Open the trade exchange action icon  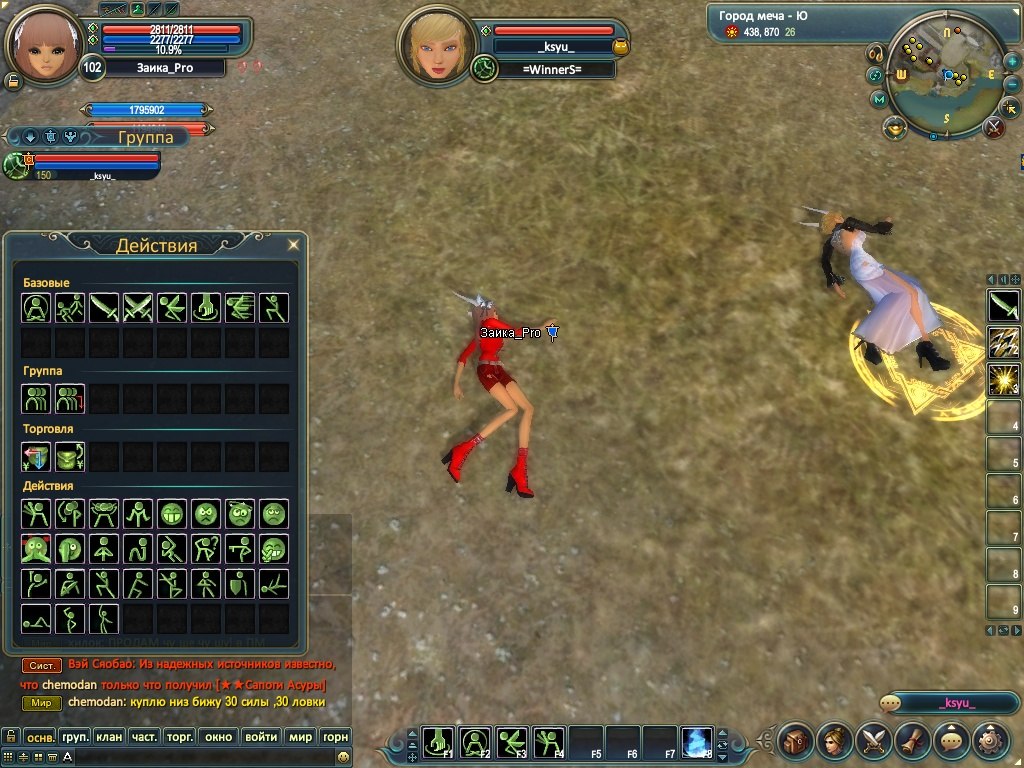(36, 457)
